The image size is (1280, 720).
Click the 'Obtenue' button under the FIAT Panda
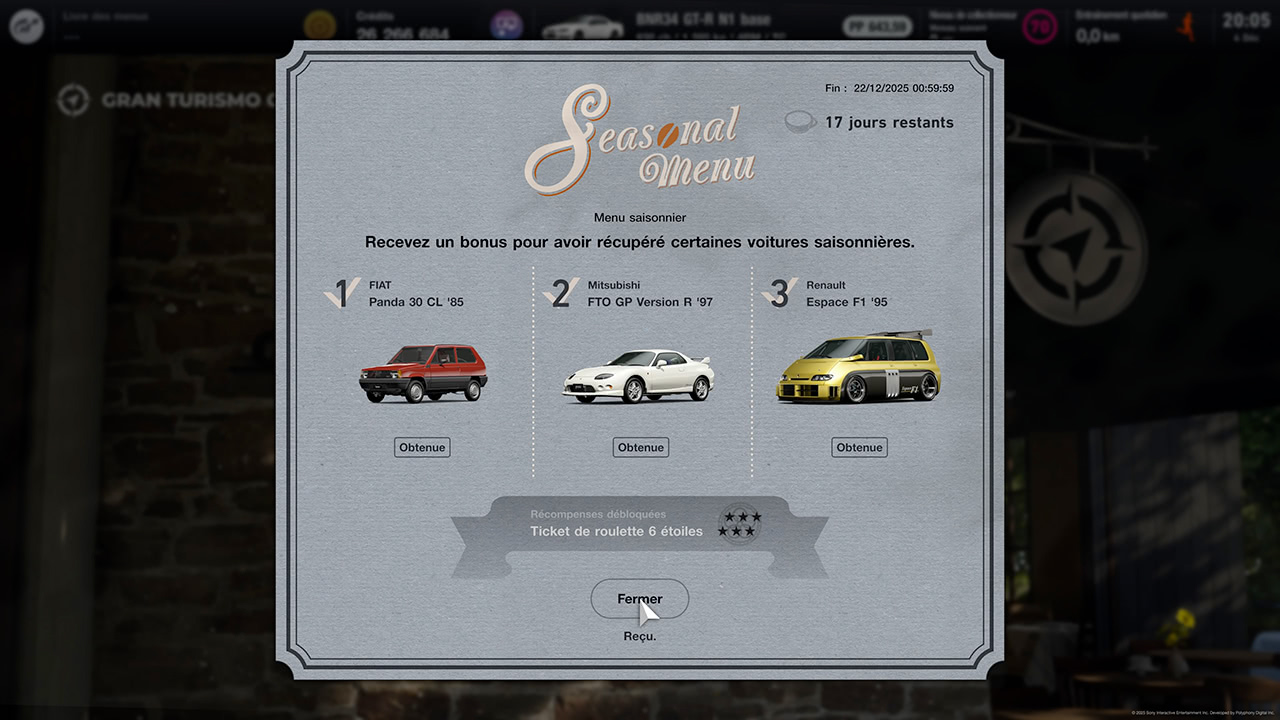coord(421,447)
